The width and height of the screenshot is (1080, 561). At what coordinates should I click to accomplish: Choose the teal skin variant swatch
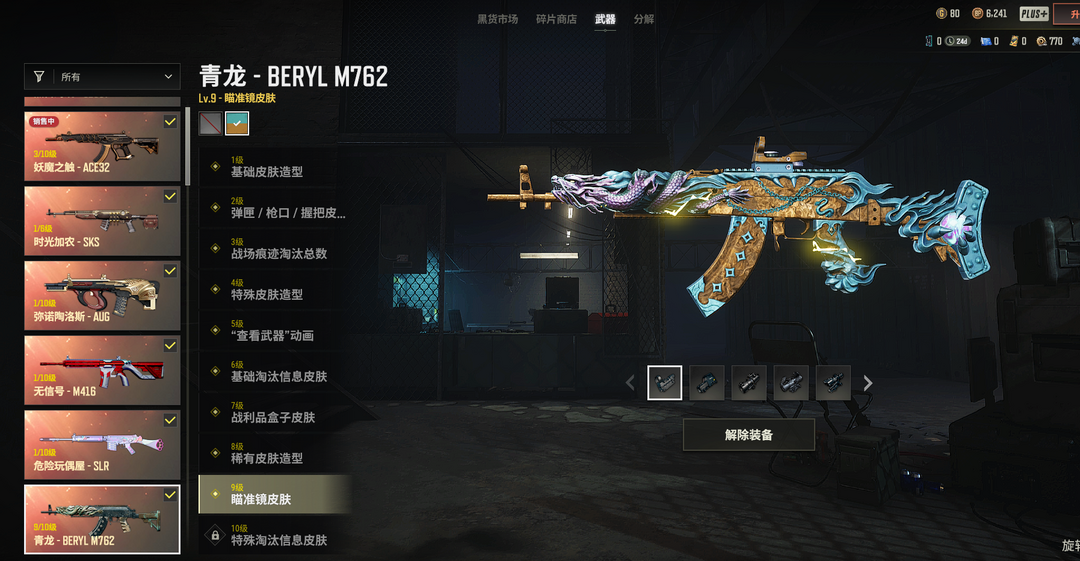(x=237, y=123)
